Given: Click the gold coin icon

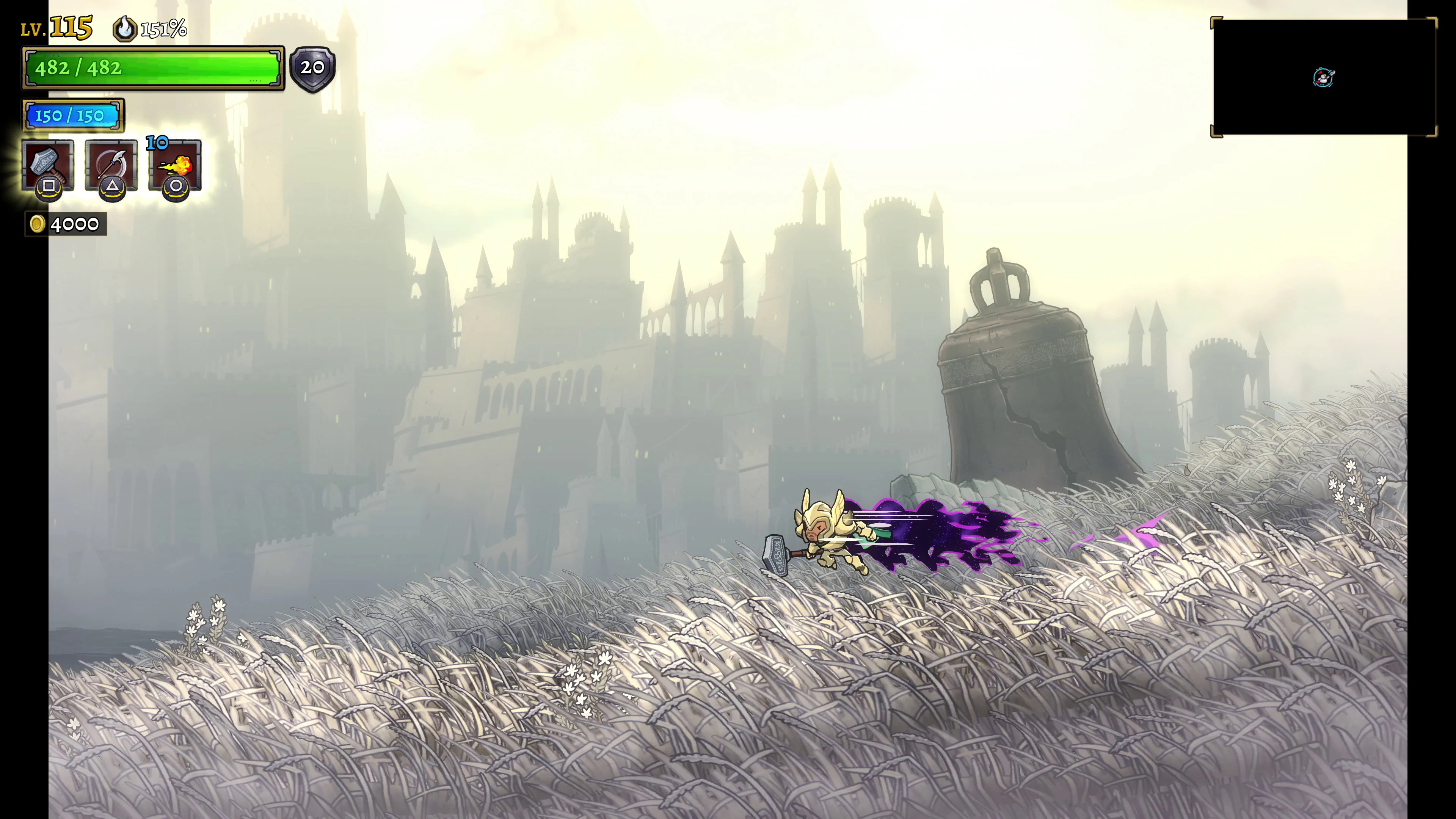Looking at the screenshot, I should (x=37, y=224).
